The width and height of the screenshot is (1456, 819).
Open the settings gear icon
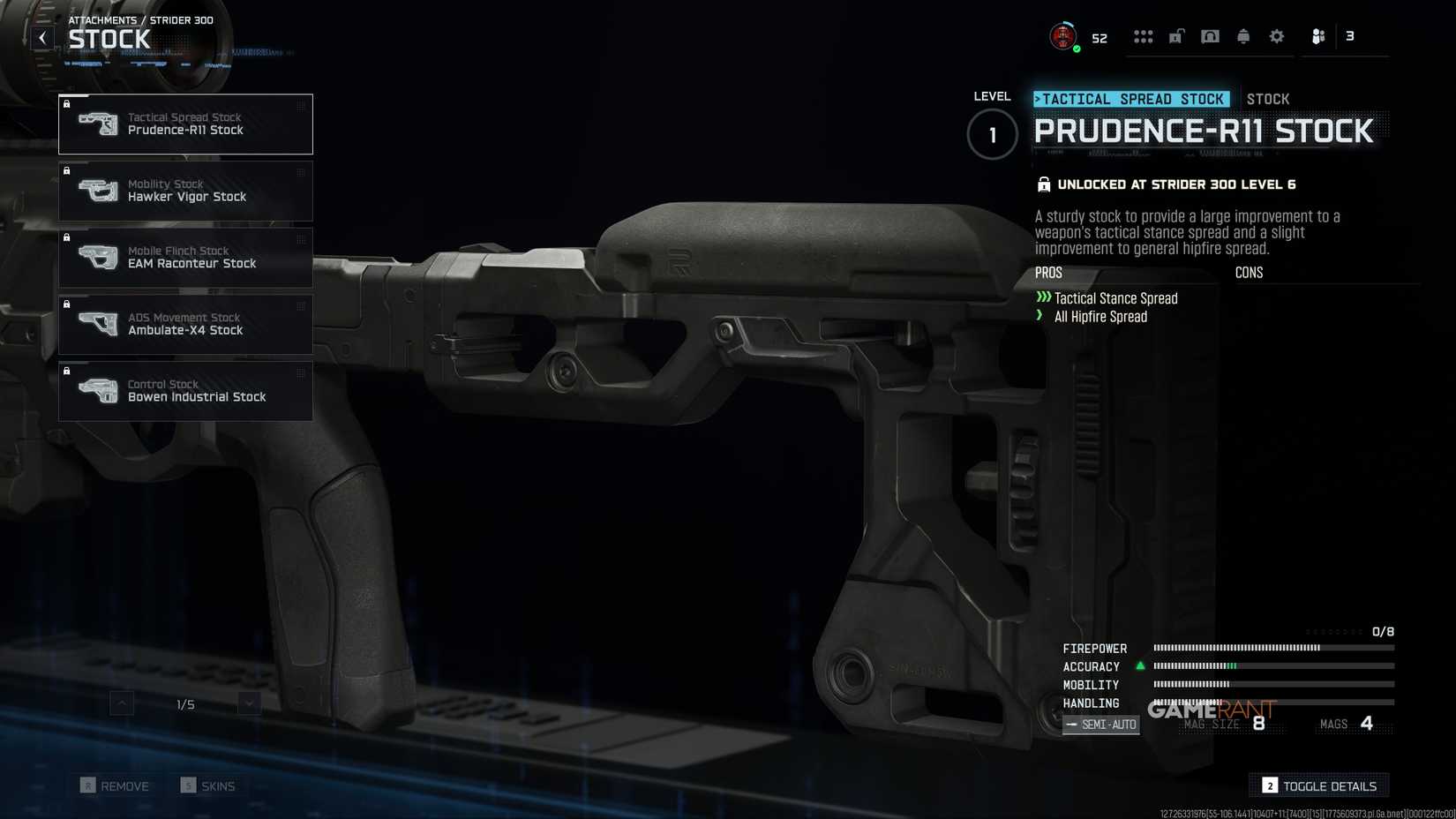1276,36
